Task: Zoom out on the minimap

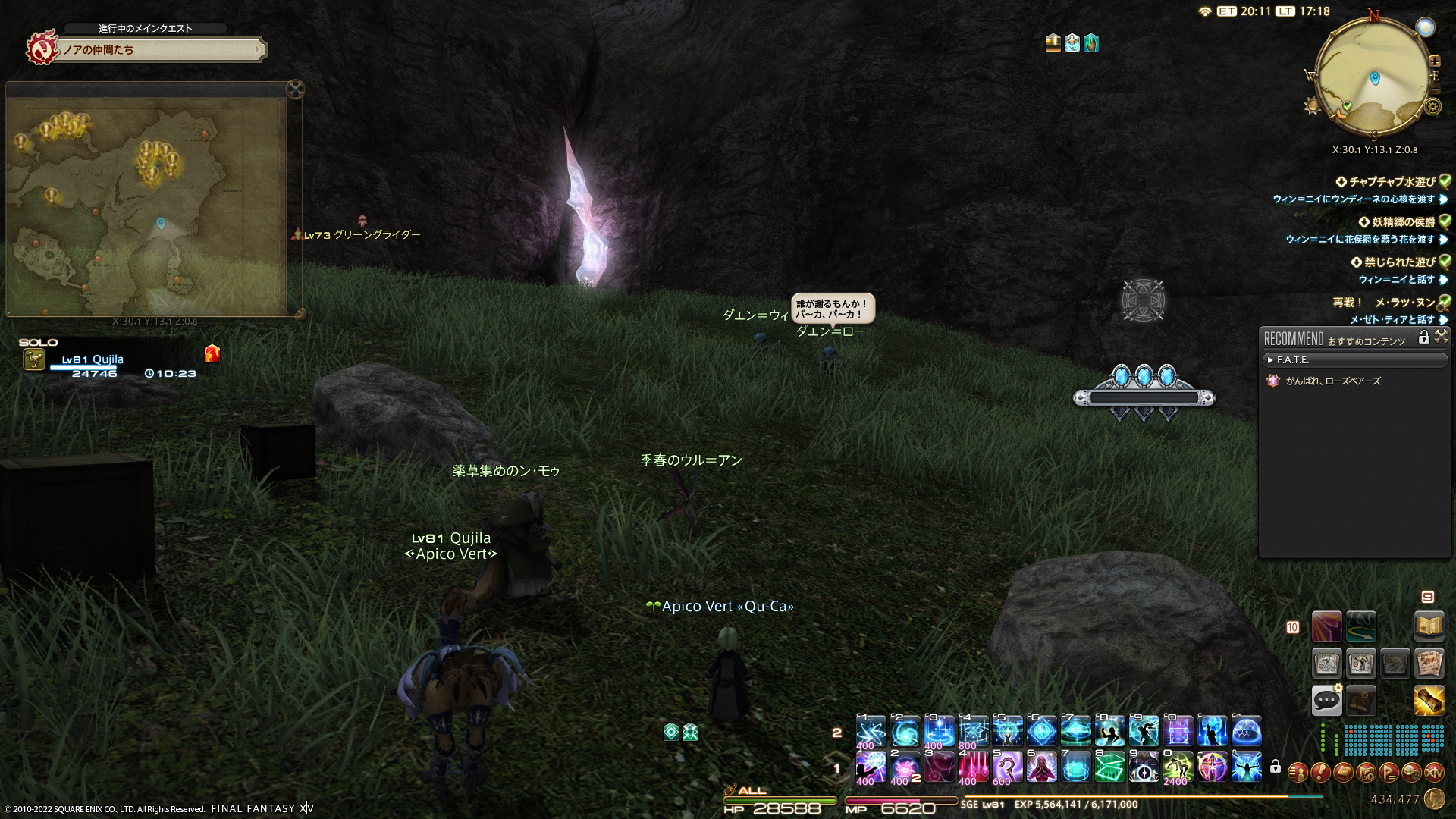Action: pyautogui.click(x=1435, y=88)
